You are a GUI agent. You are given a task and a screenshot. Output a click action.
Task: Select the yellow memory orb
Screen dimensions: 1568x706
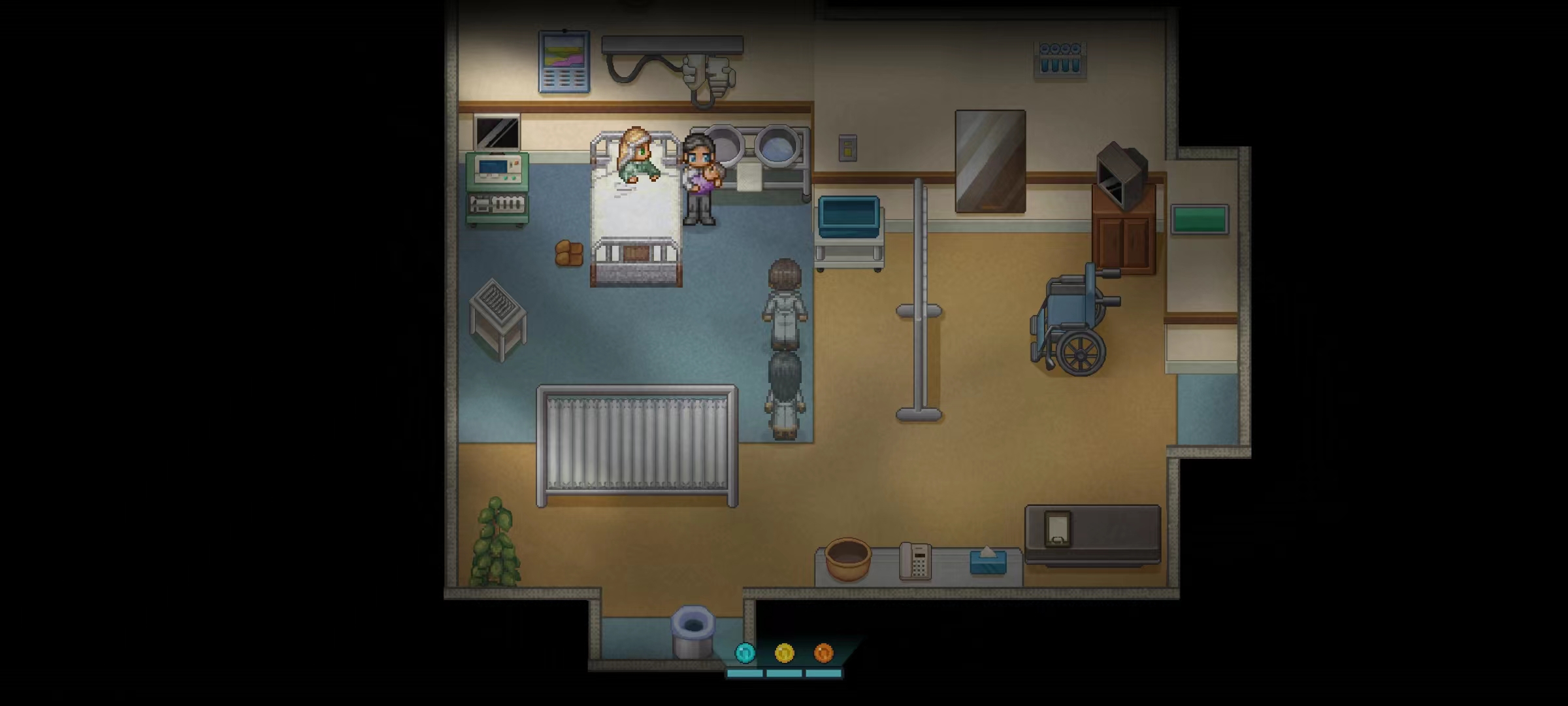click(784, 652)
